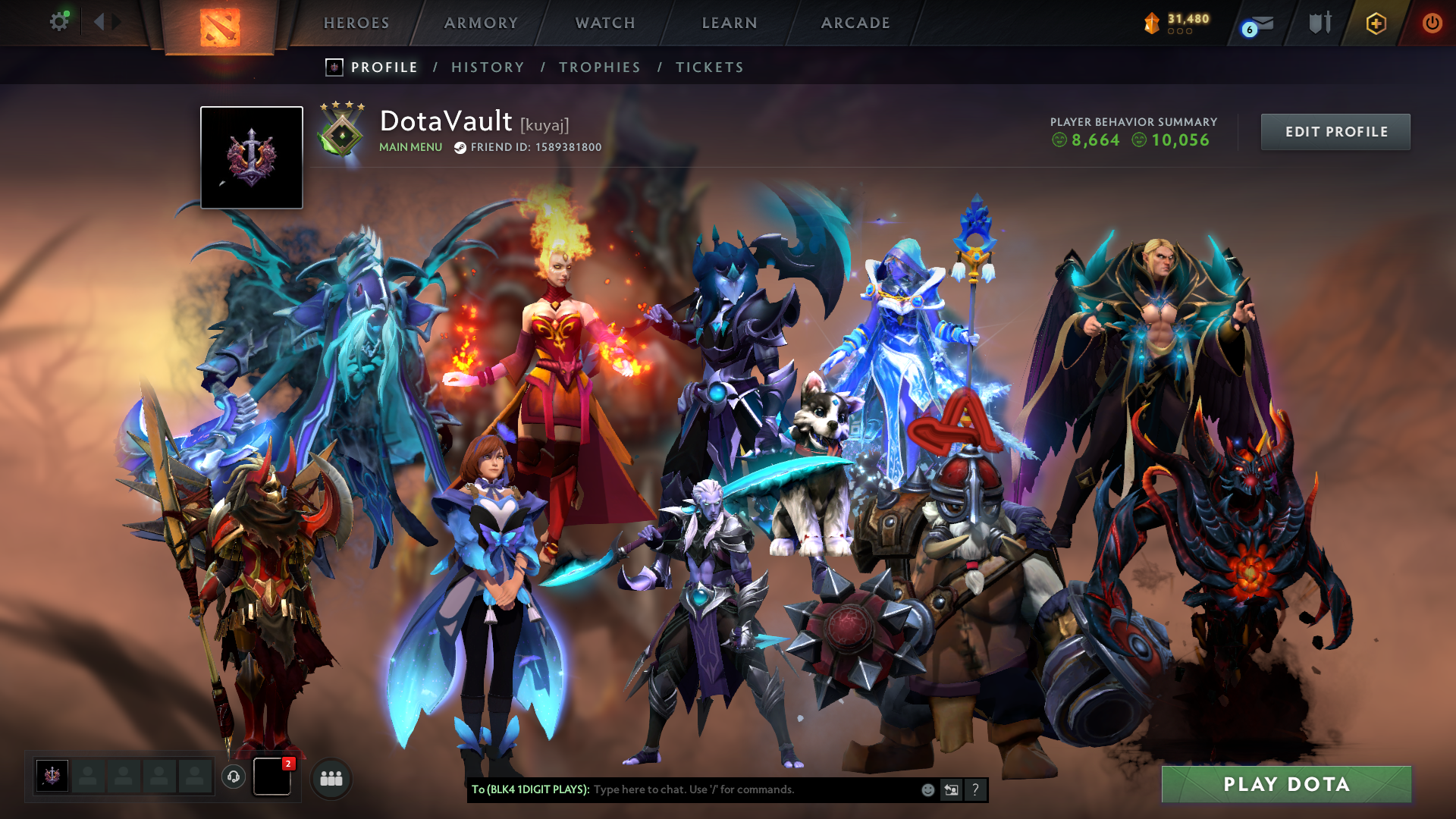Open the settings gear
Image resolution: width=1456 pixels, height=819 pixels.
coord(59,22)
